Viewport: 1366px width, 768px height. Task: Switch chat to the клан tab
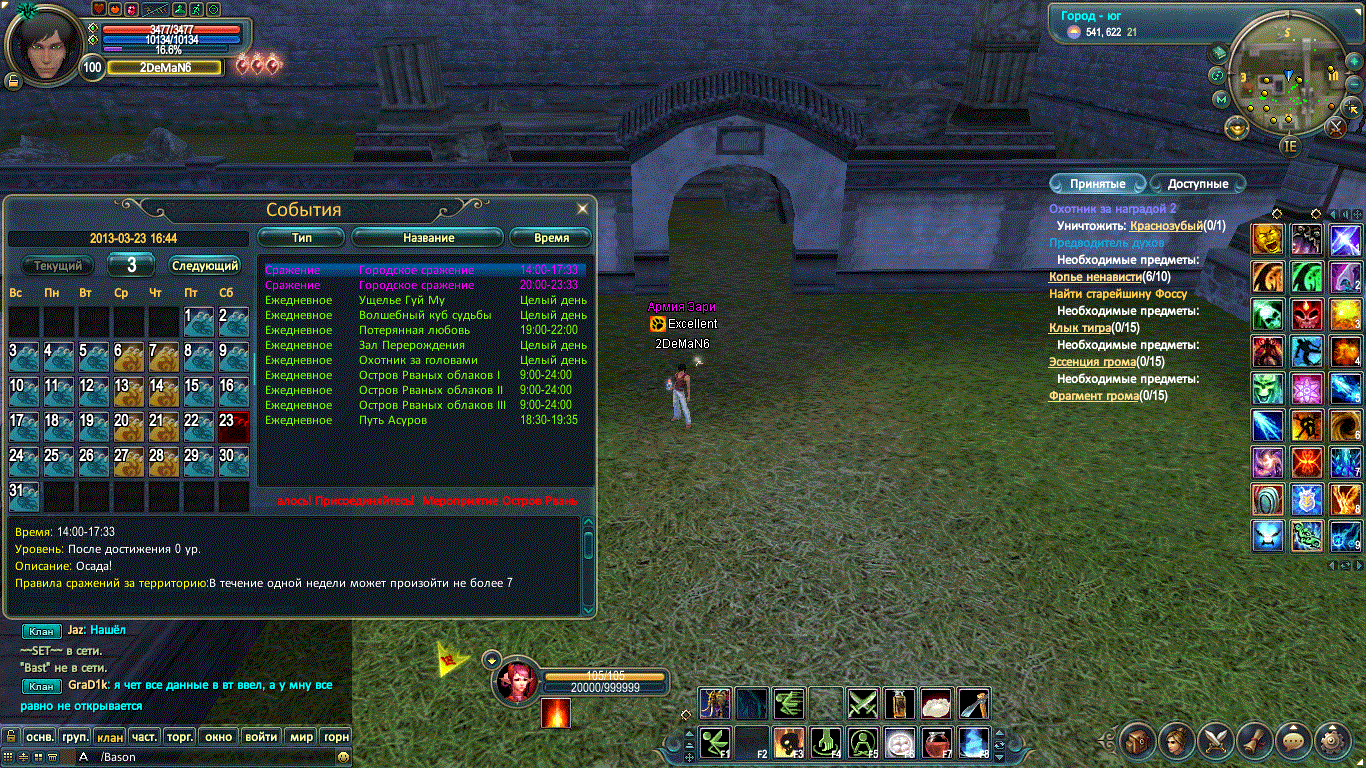click(x=110, y=737)
